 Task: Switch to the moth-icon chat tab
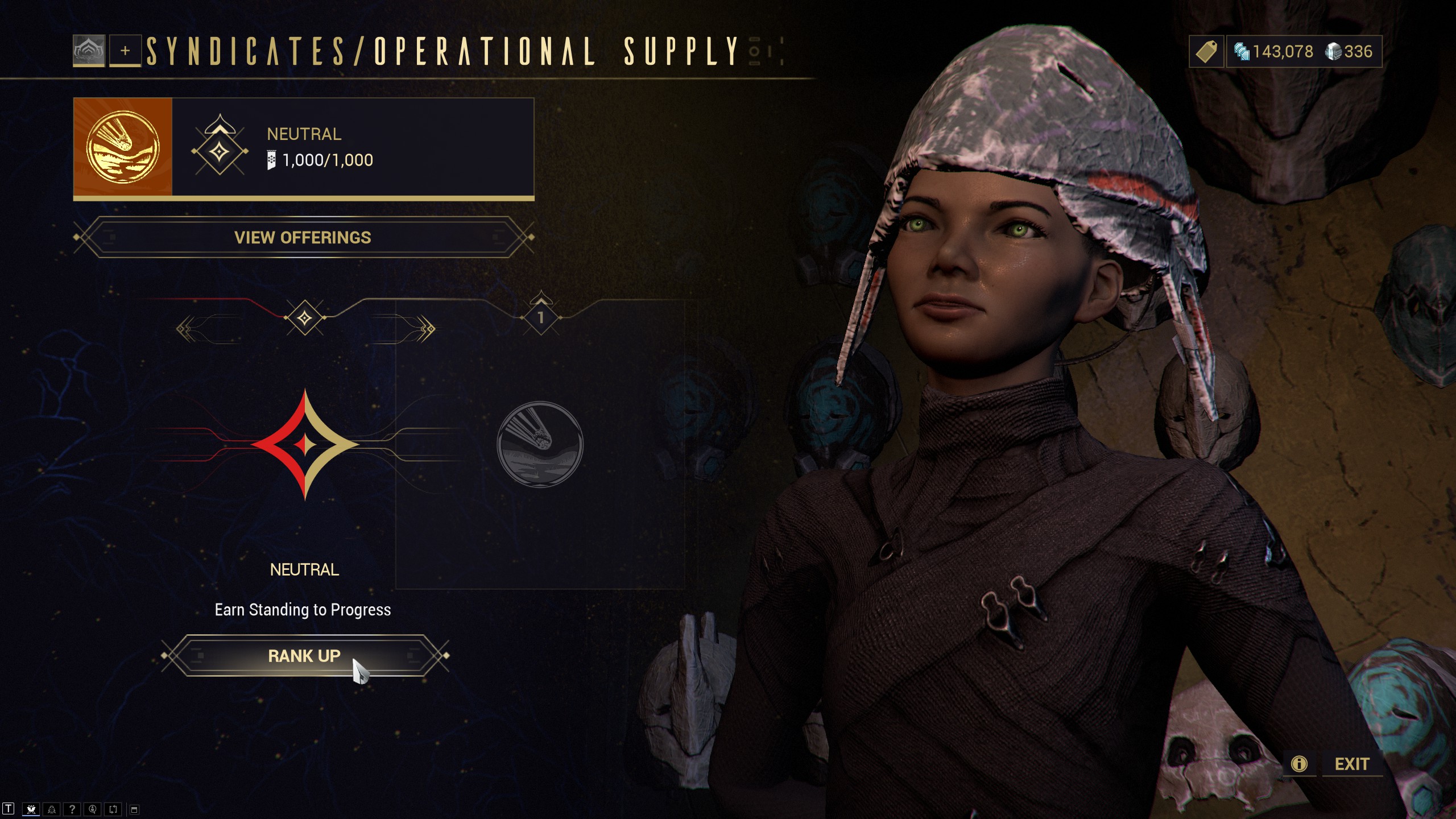pos(31,809)
